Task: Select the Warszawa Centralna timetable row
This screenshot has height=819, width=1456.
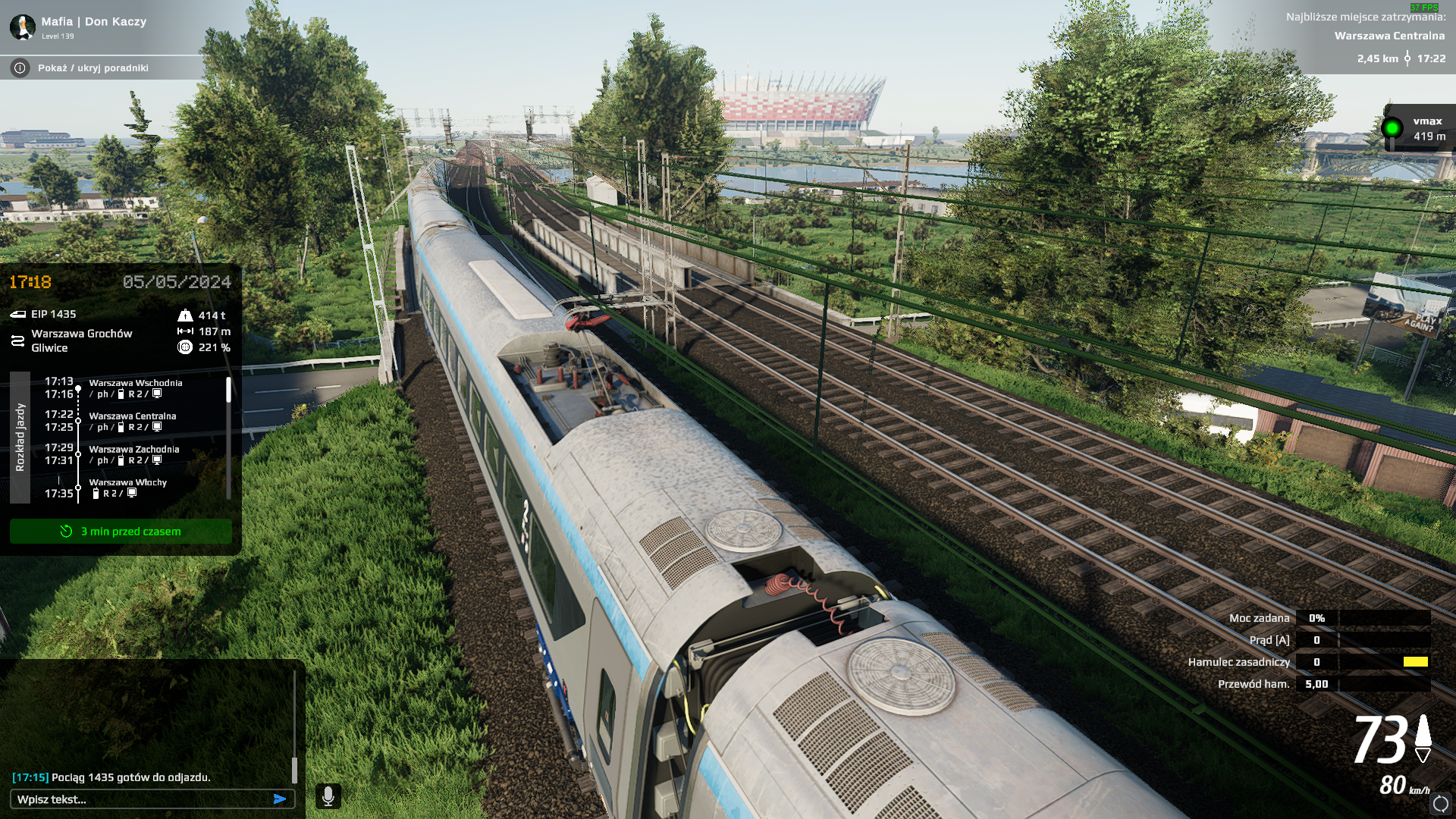Action: pyautogui.click(x=133, y=421)
